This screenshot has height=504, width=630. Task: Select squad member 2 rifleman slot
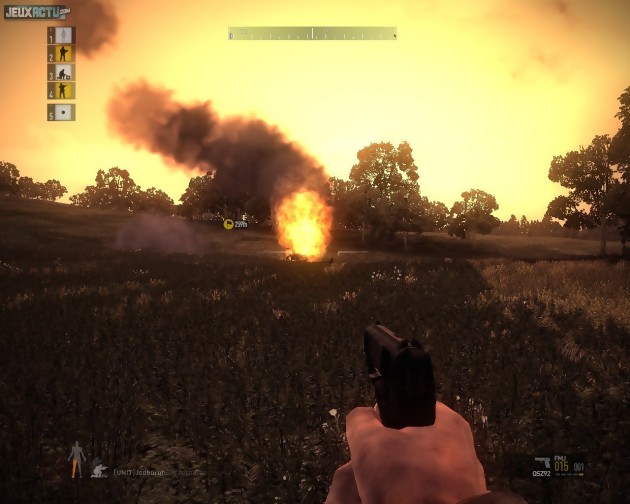click(x=64, y=54)
